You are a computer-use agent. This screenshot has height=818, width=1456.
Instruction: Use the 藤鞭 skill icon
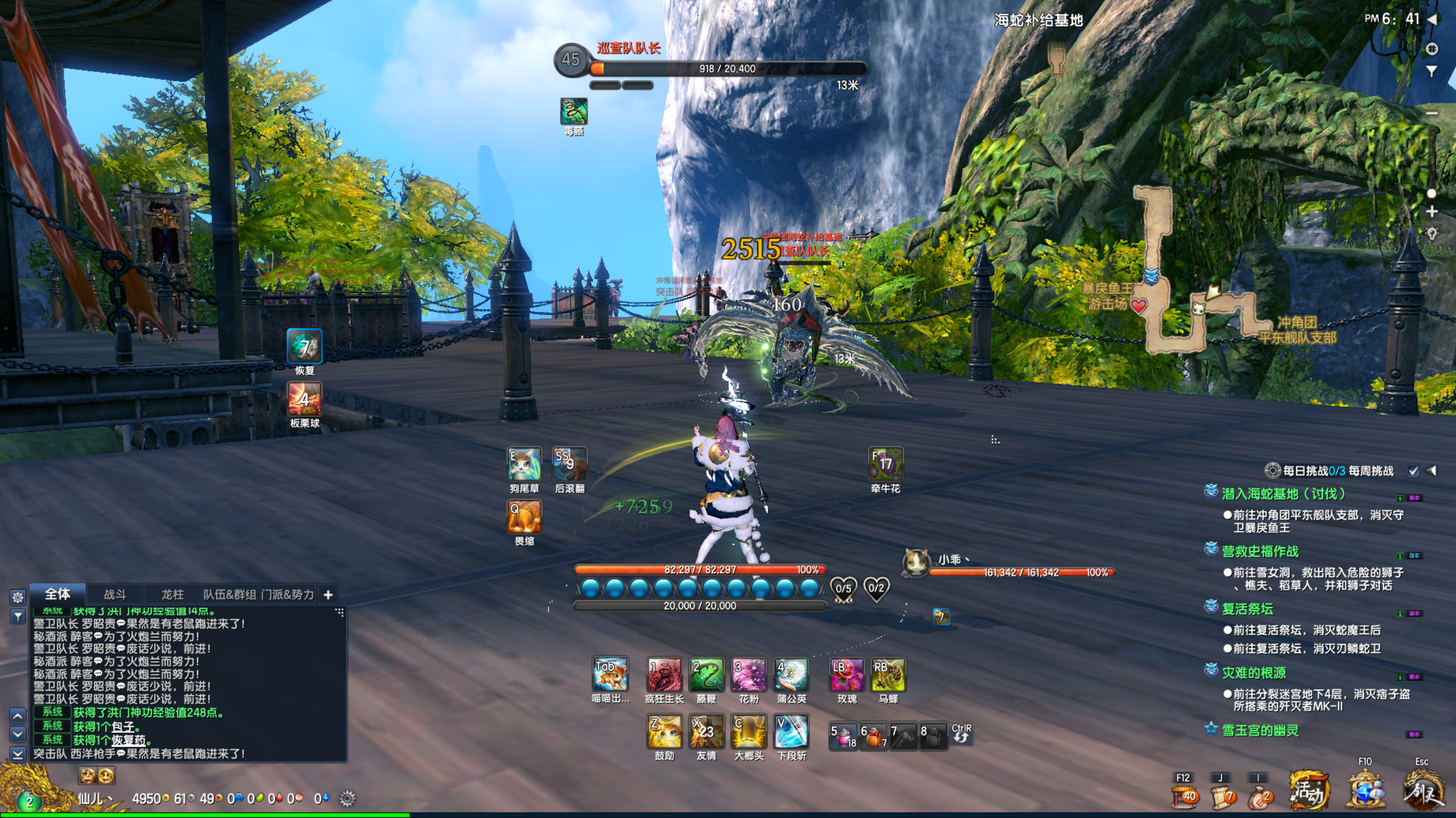click(x=706, y=674)
